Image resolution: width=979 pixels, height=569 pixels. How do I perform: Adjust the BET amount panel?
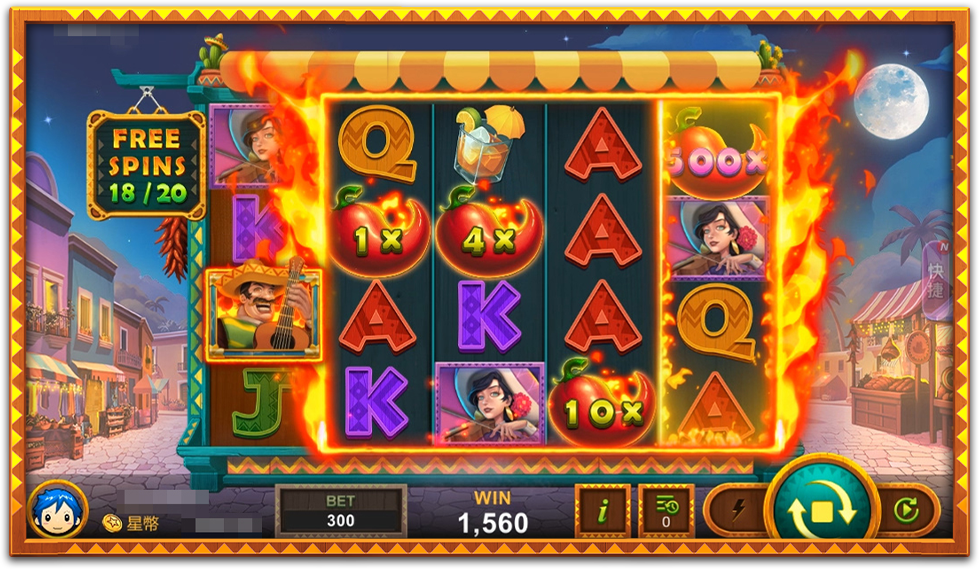coord(341,510)
